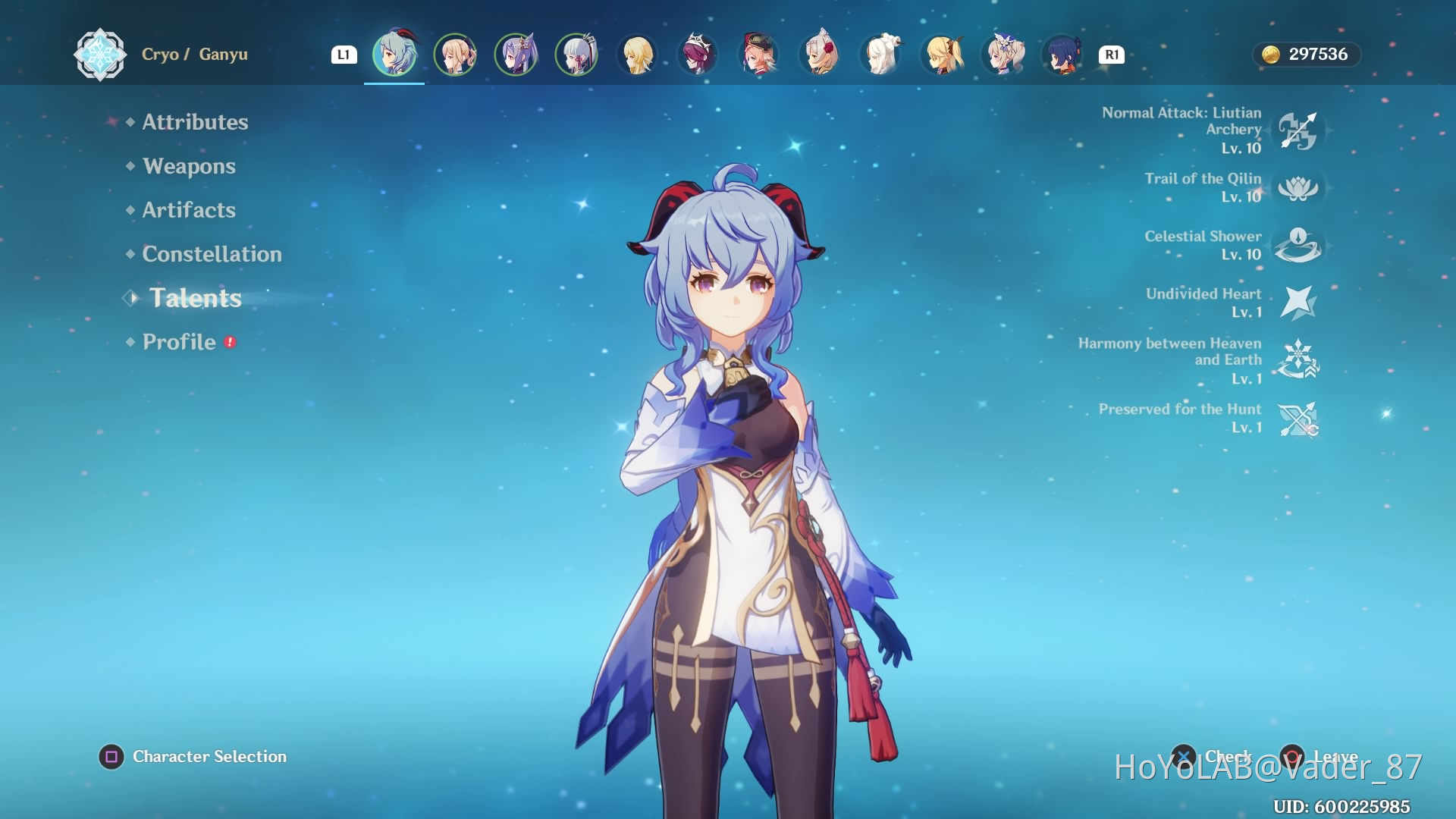Image resolution: width=1456 pixels, height=819 pixels.
Task: Open the Profile section
Action: coord(179,342)
